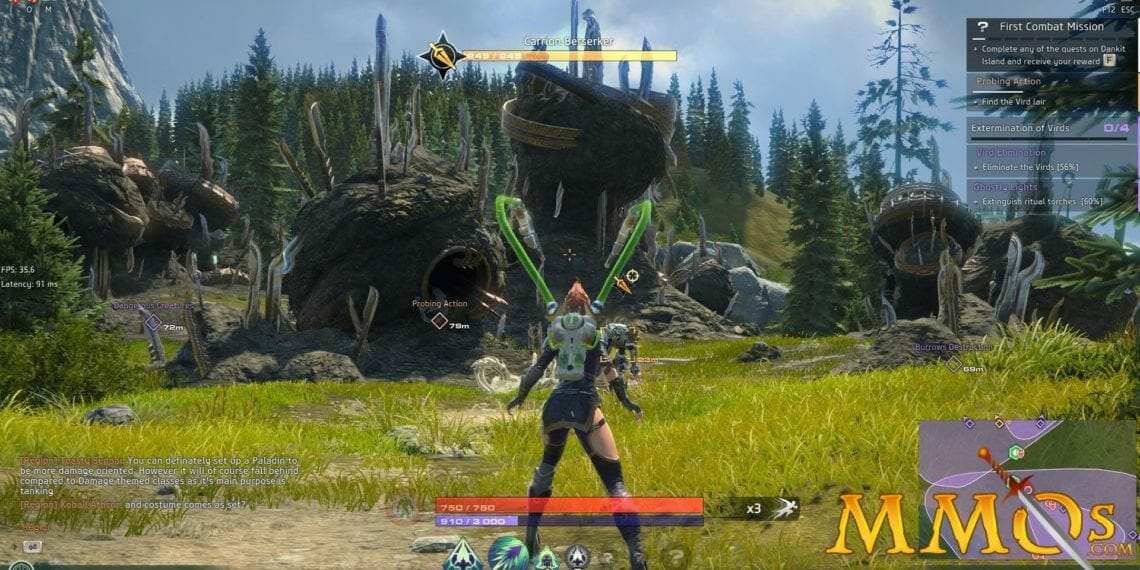Select the Probing Action quest entry
1140x570 pixels.
[1010, 81]
